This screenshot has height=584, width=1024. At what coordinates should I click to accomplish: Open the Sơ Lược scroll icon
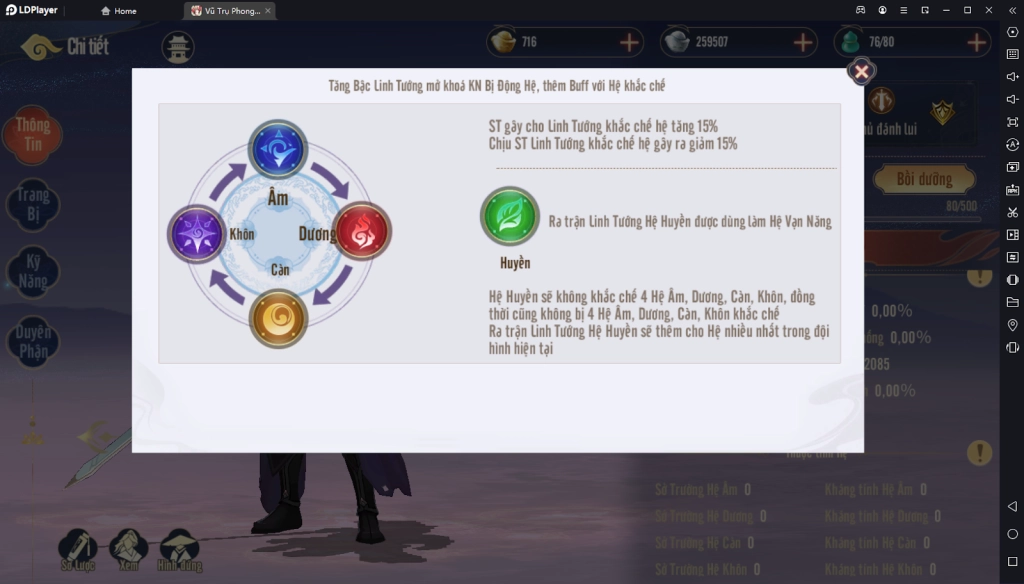(78, 548)
